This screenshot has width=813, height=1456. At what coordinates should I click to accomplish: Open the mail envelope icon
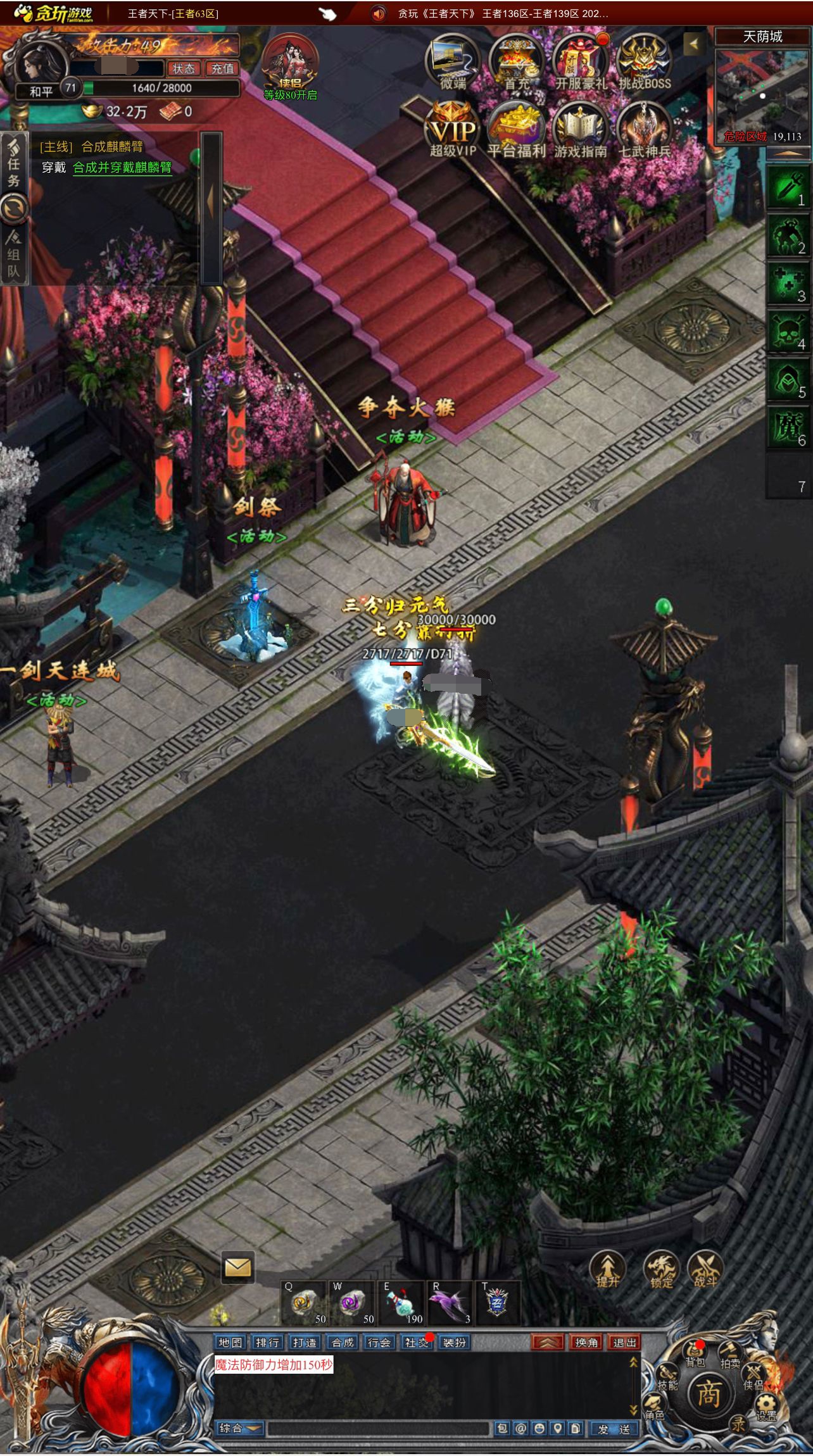(237, 1267)
